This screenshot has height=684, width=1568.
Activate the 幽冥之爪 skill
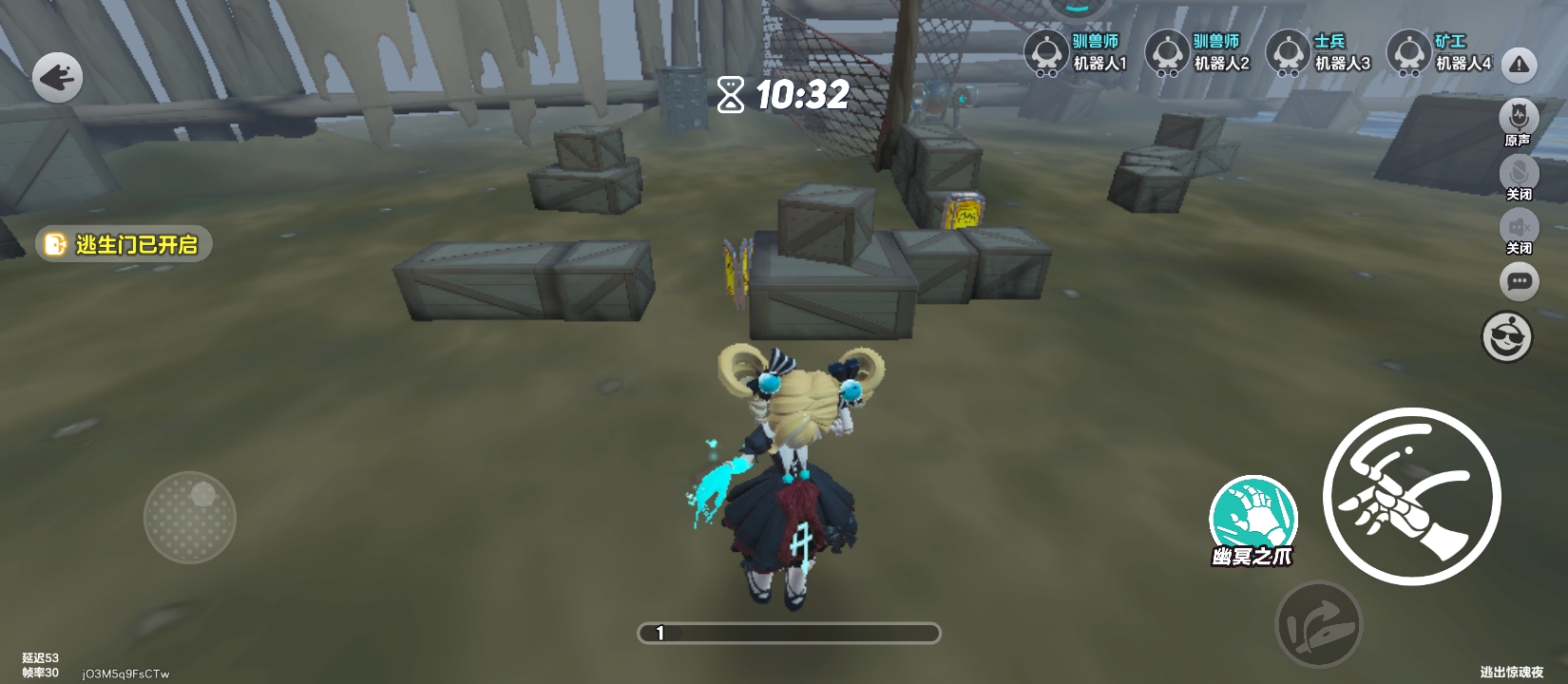click(x=1252, y=518)
